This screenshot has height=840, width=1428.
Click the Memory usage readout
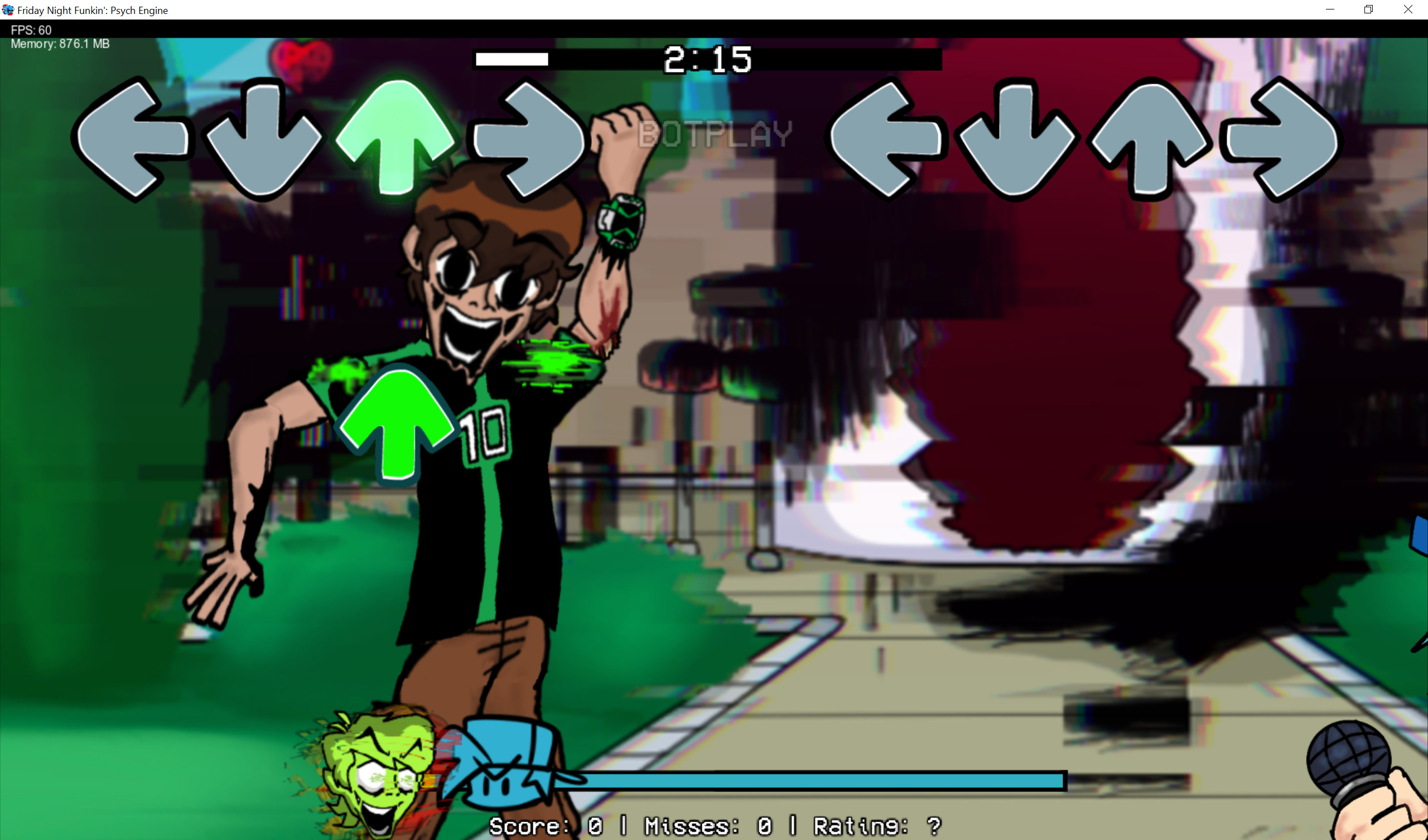click(60, 44)
